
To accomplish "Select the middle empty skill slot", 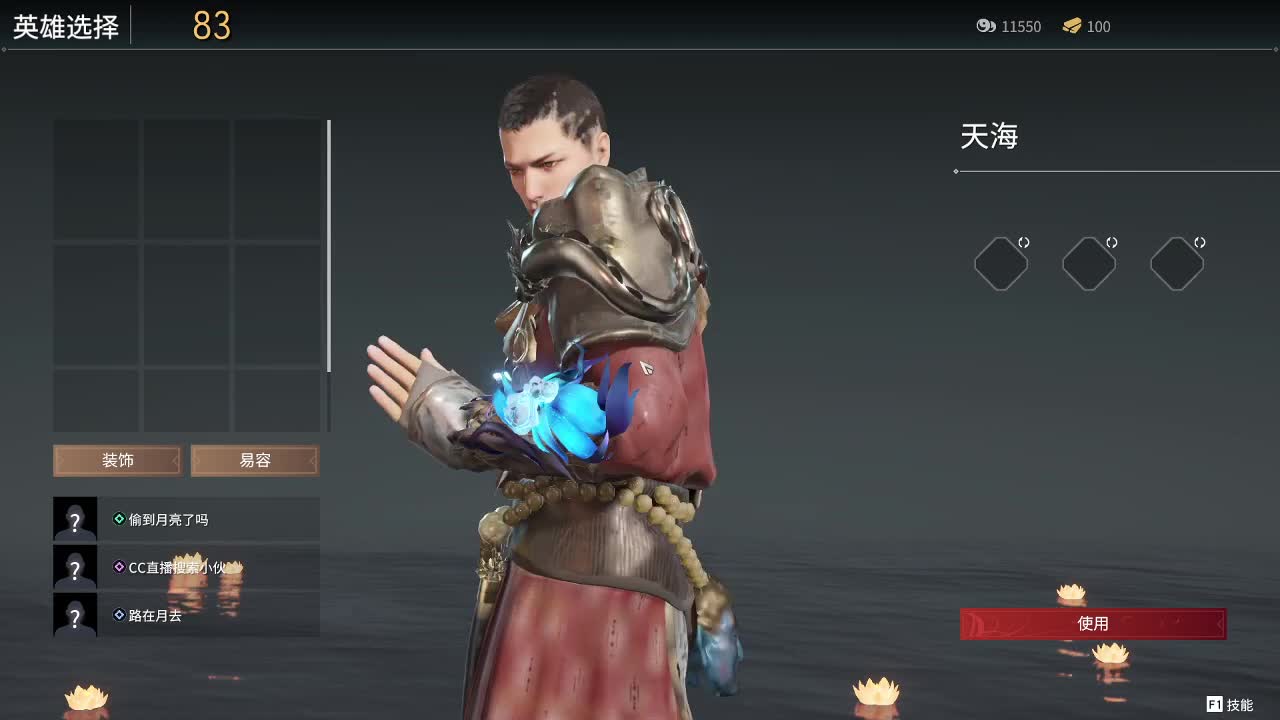I will point(1089,263).
